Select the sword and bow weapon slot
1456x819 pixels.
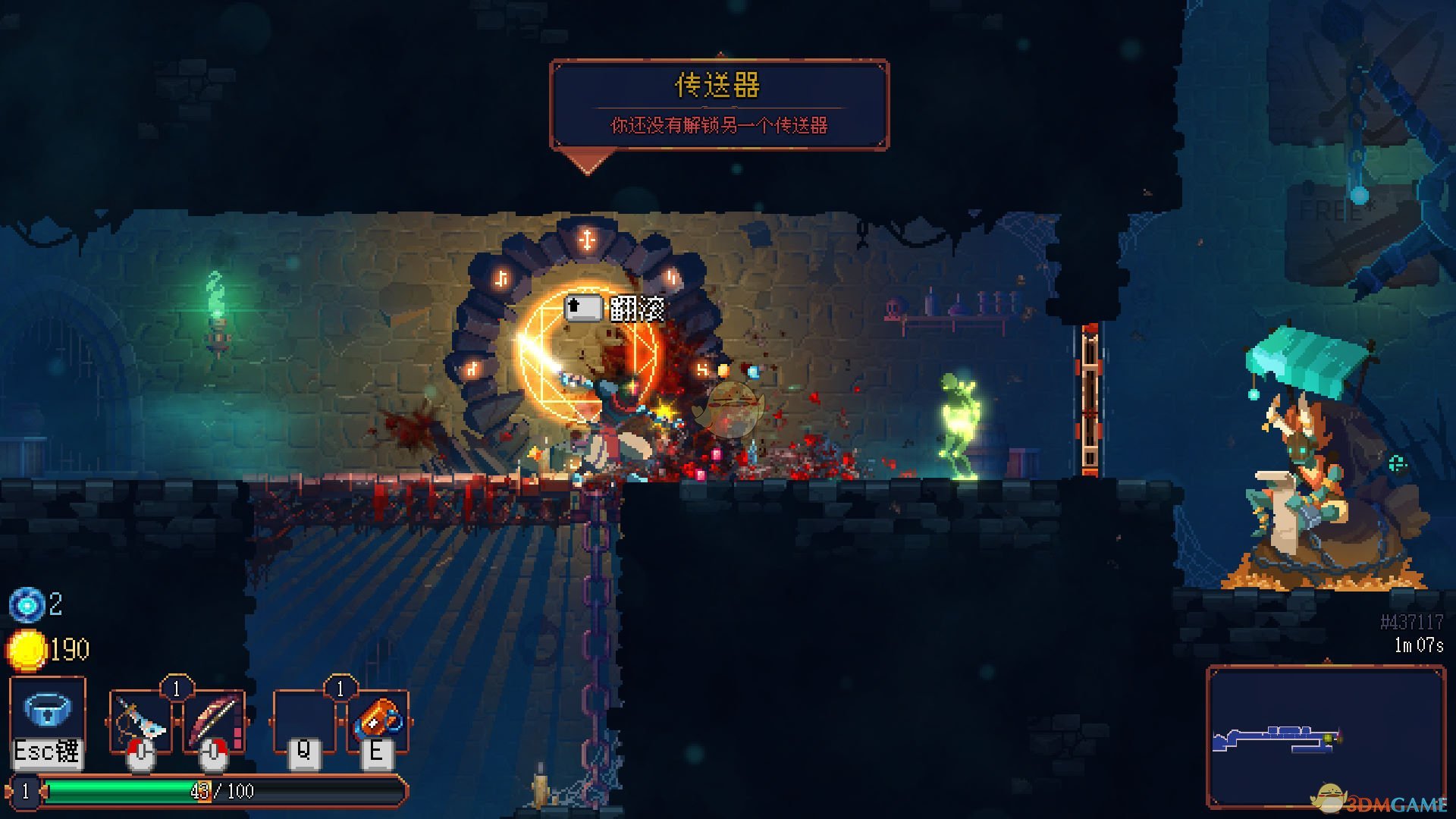click(x=140, y=720)
